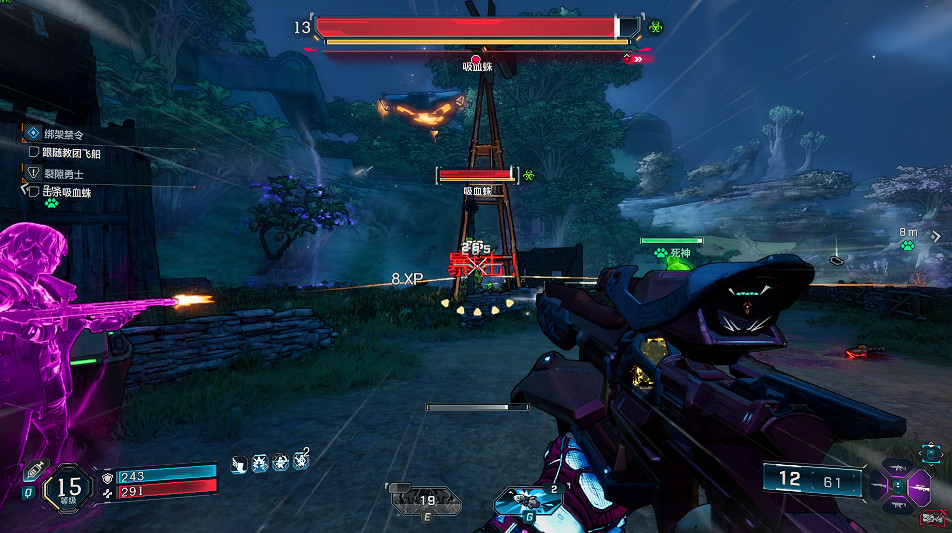Switch to the top weapon slot
This screenshot has height=533, width=952.
pos(896,466)
